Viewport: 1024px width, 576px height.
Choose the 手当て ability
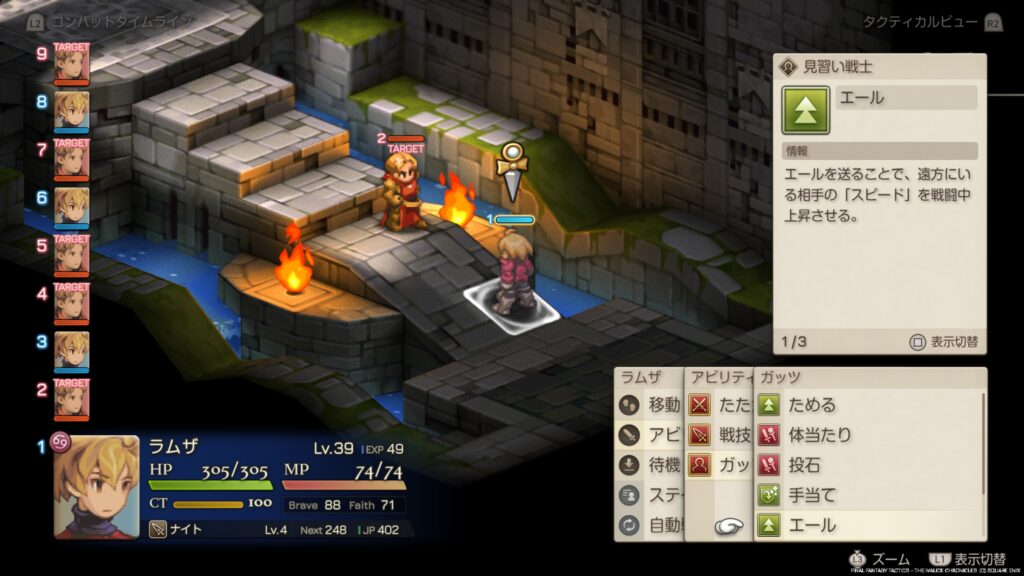click(812, 495)
